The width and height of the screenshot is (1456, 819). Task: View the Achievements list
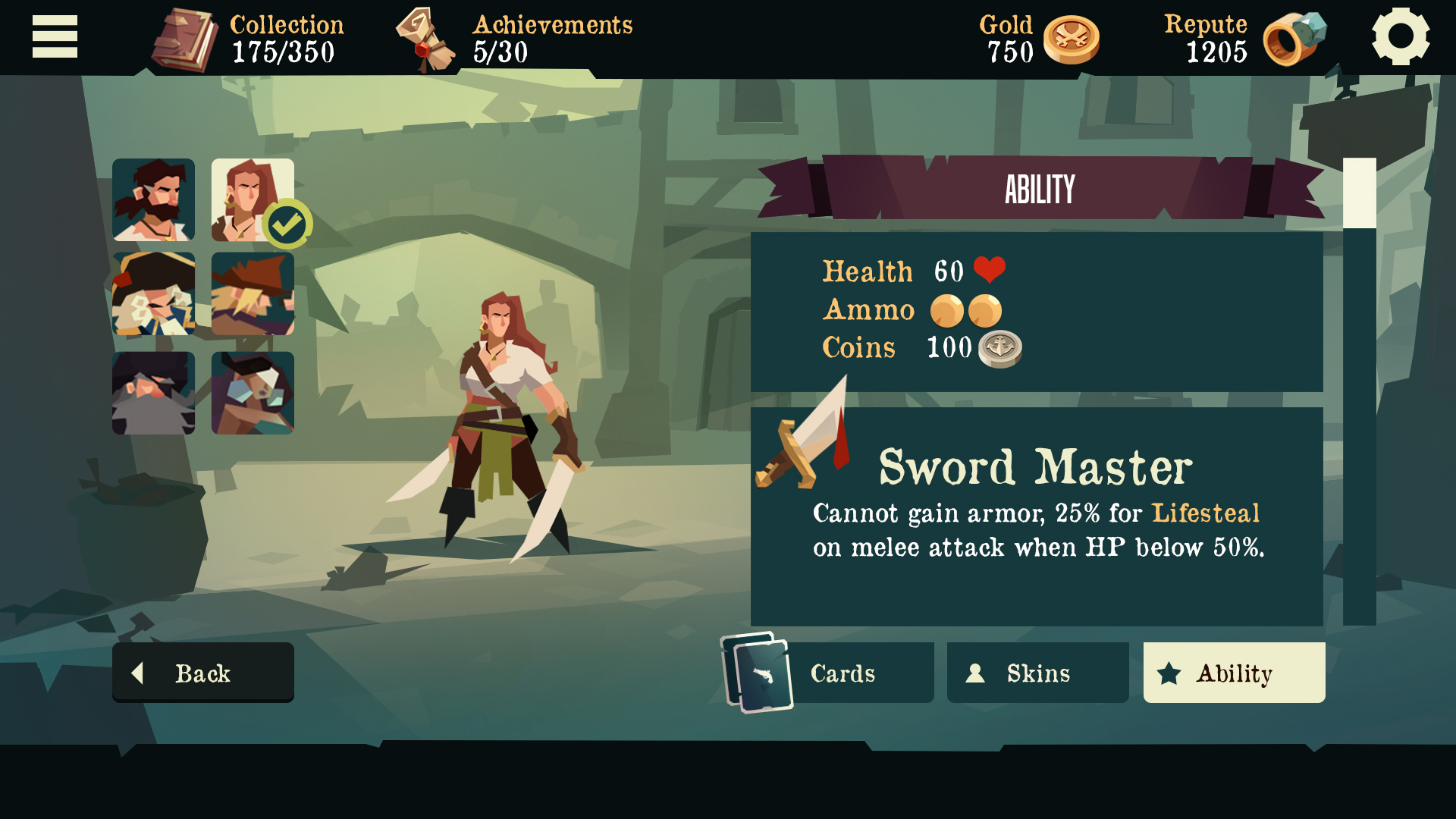point(425,39)
